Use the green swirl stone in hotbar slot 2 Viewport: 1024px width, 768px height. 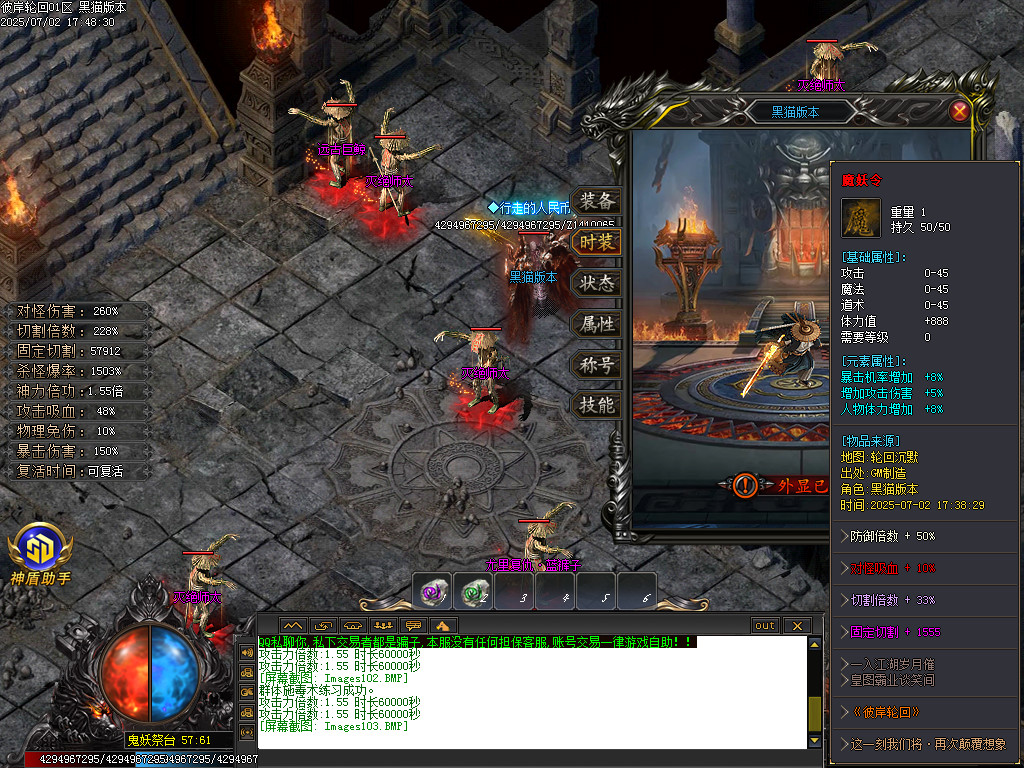(474, 593)
